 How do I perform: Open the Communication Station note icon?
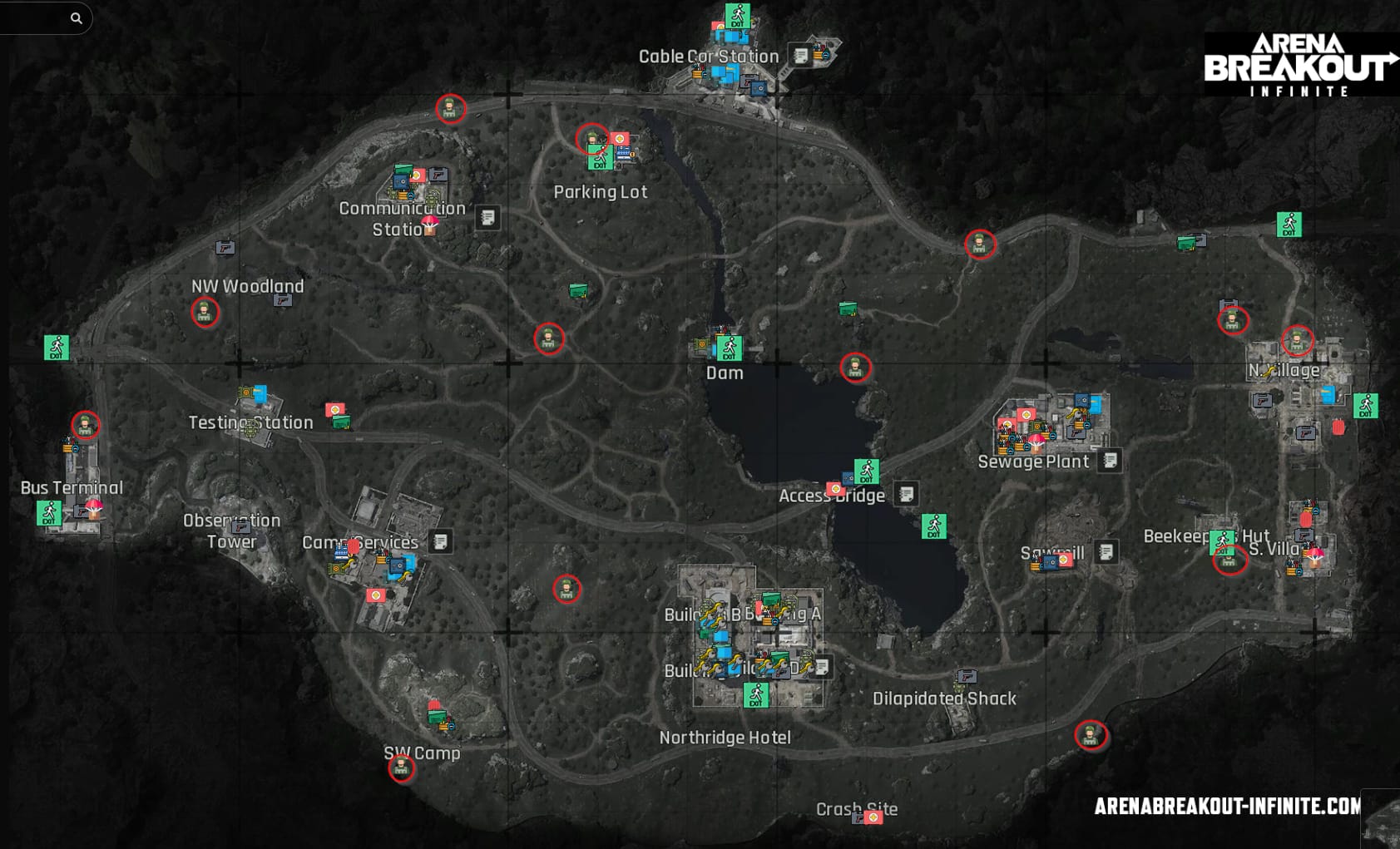click(x=487, y=218)
